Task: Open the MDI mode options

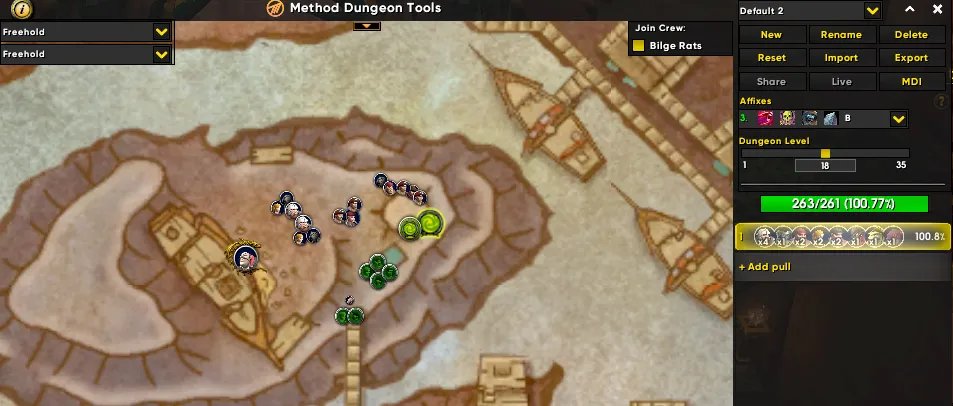Action: pyautogui.click(x=911, y=82)
